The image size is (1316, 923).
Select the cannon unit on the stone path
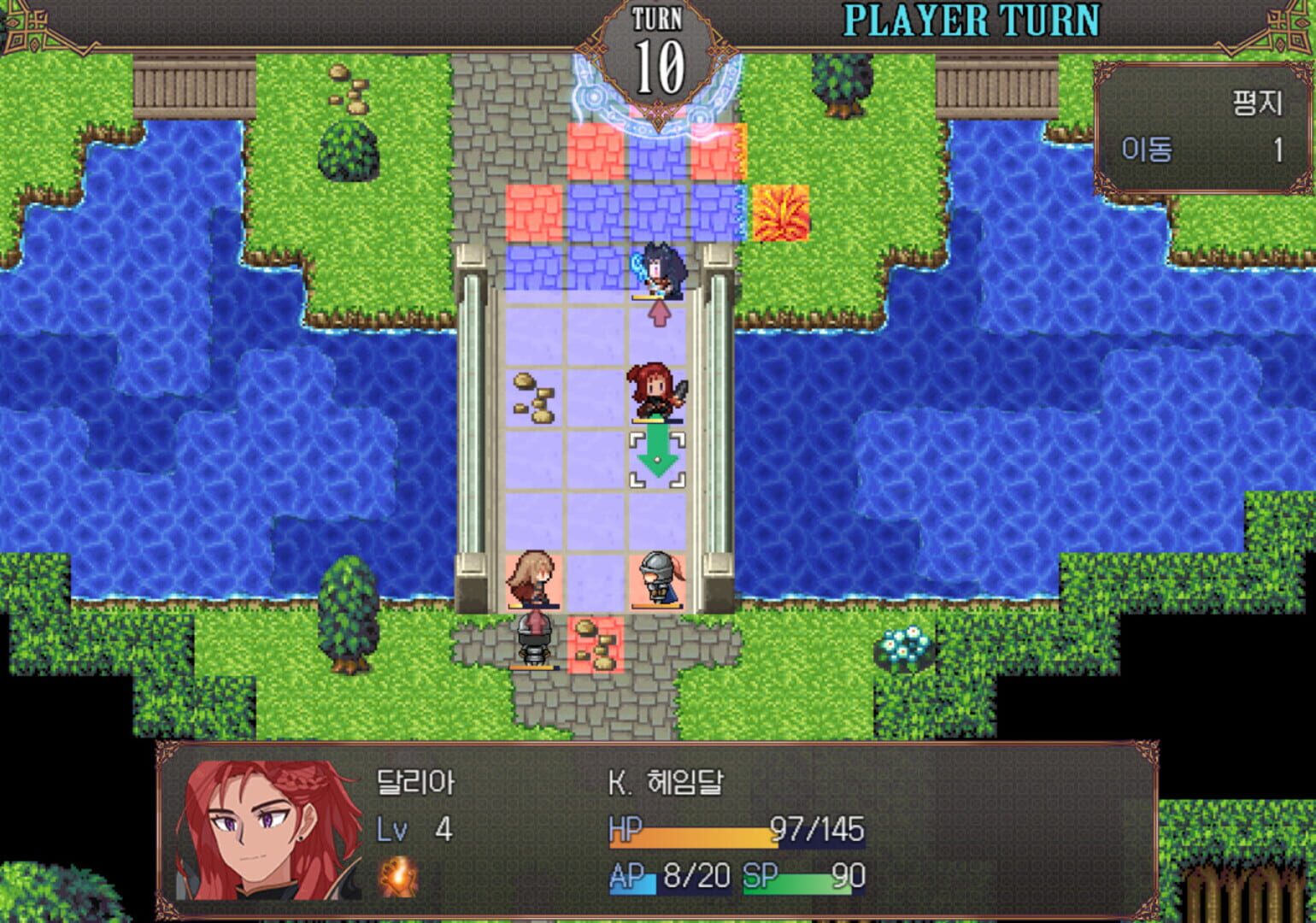(534, 637)
